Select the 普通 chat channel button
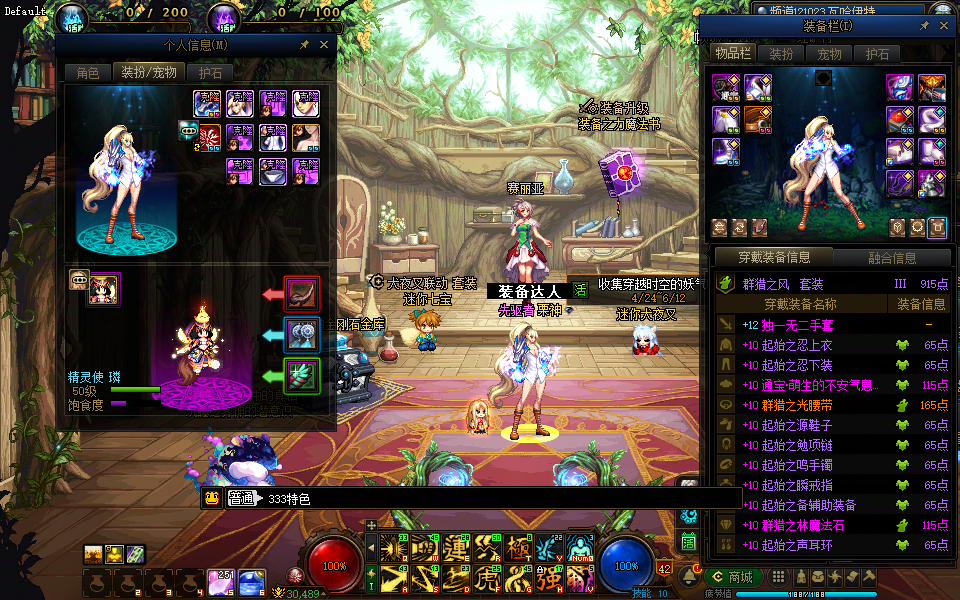Image resolution: width=960 pixels, height=600 pixels. tap(242, 498)
